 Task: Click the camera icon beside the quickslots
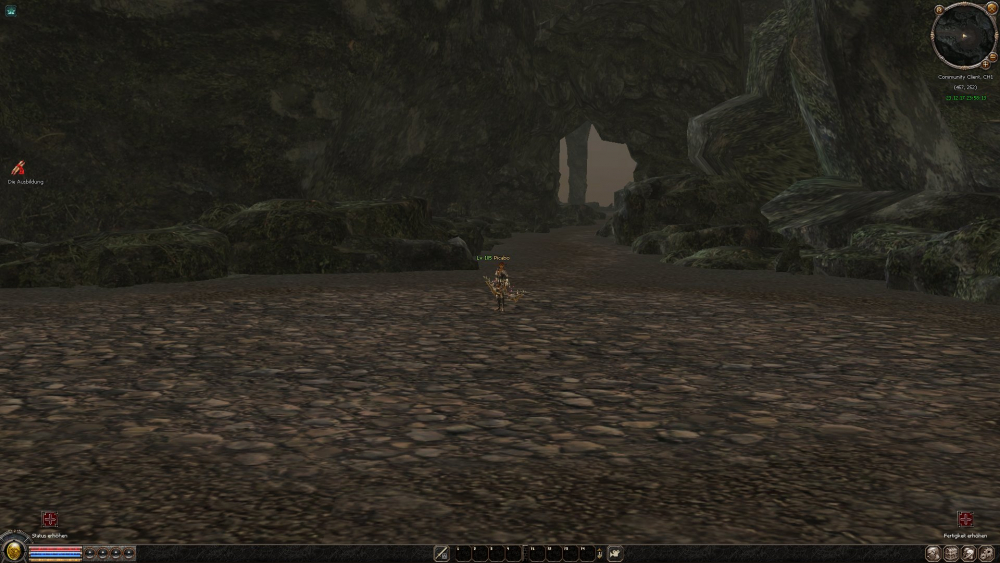[615, 553]
